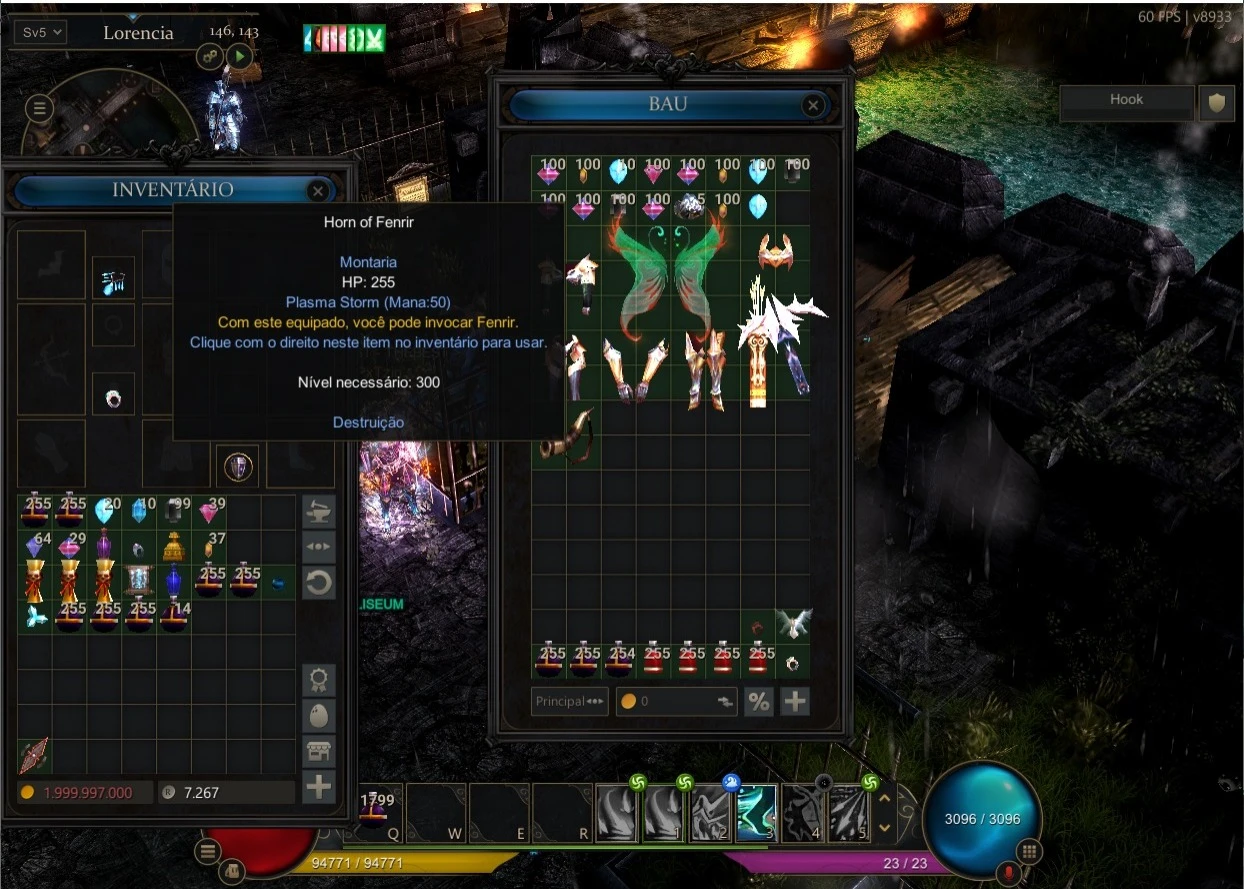
Task: Switch the chest's Principal tab selector
Action: pyautogui.click(x=570, y=701)
